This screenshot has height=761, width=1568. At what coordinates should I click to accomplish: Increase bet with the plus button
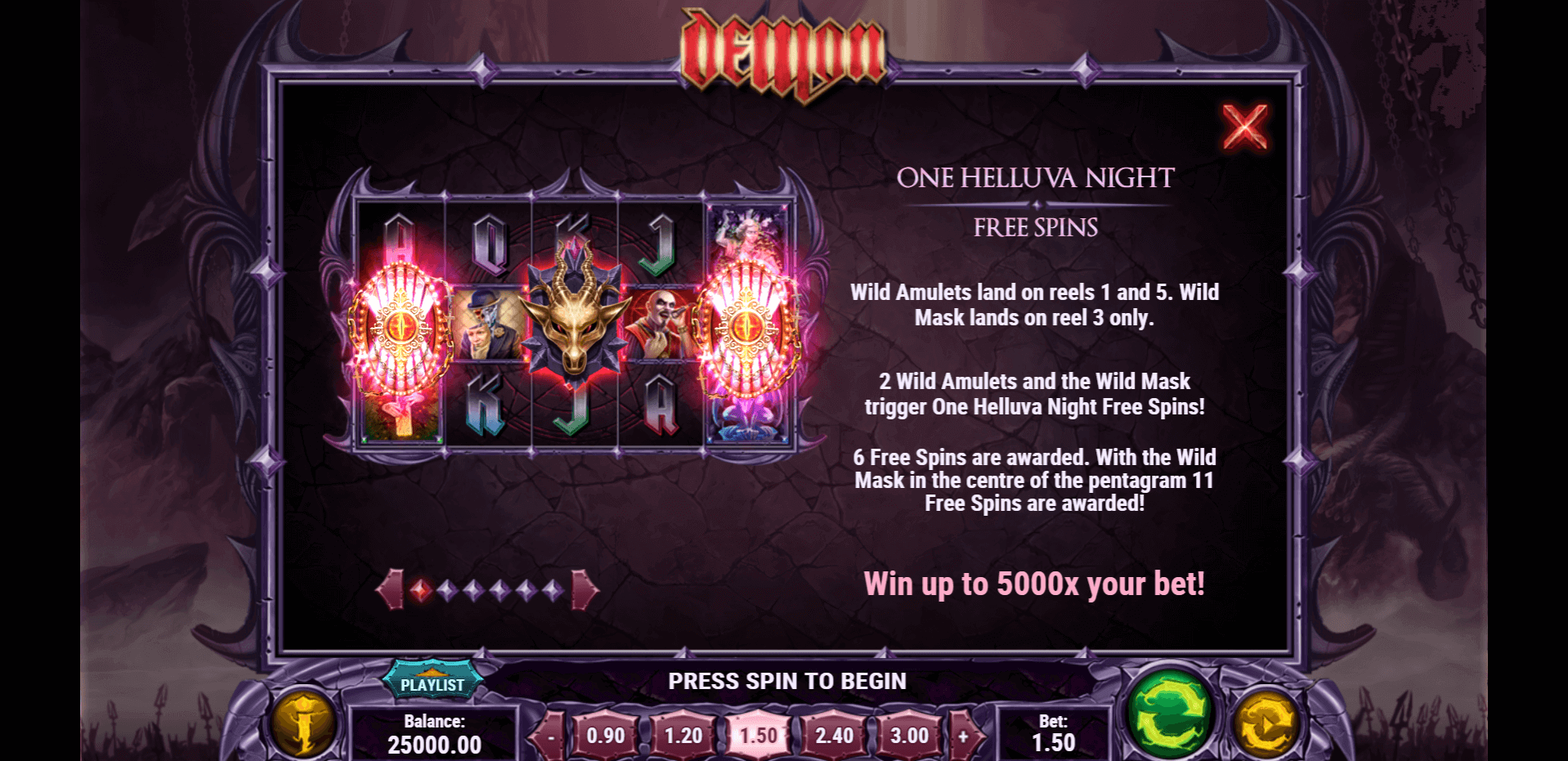[963, 736]
